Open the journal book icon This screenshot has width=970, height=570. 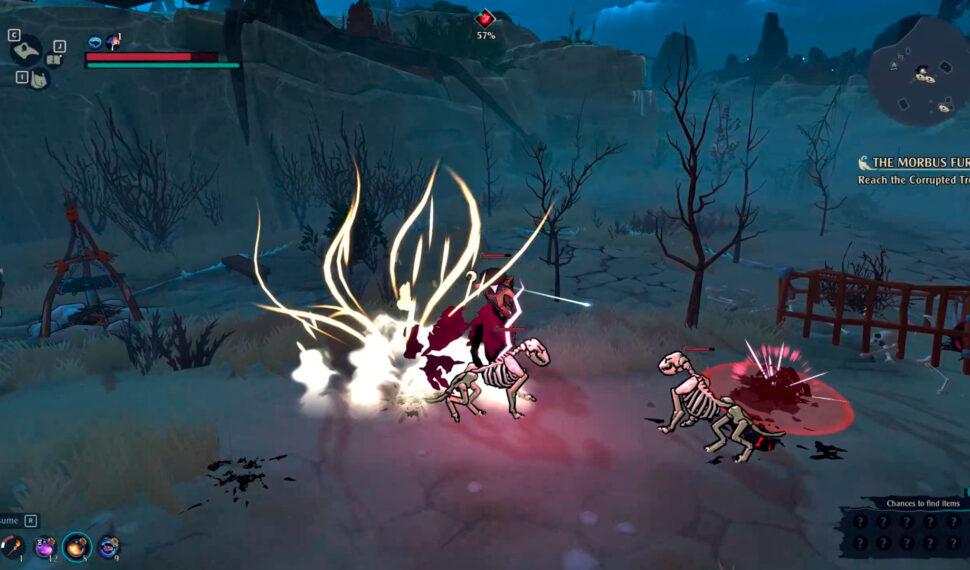coord(55,60)
